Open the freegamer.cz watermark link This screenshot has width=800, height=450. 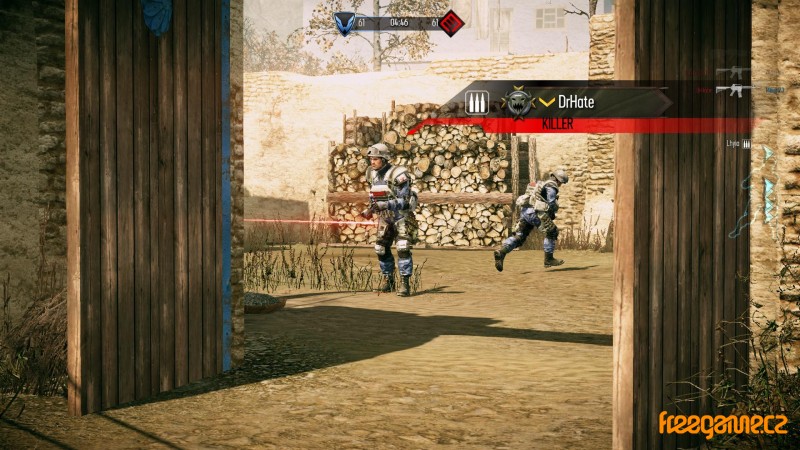coord(721,424)
